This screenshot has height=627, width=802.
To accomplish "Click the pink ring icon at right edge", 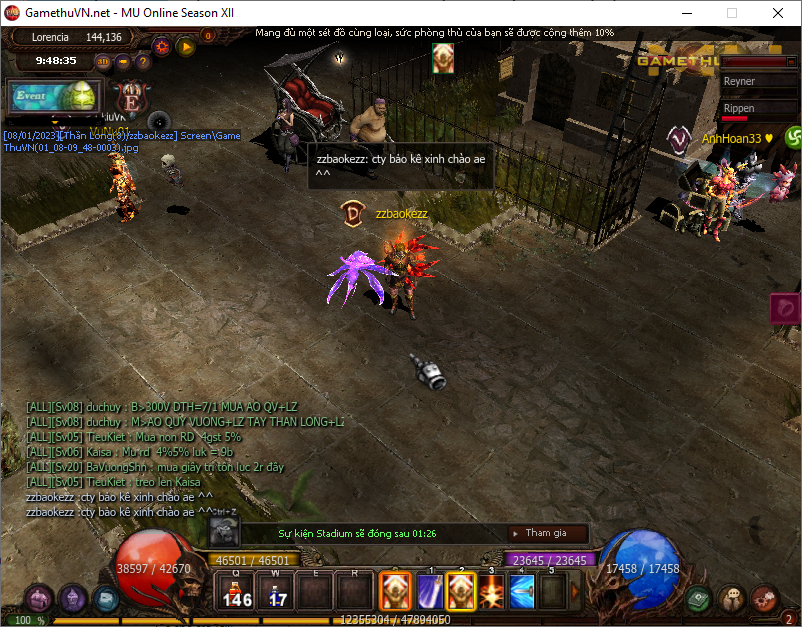I will pos(785,308).
